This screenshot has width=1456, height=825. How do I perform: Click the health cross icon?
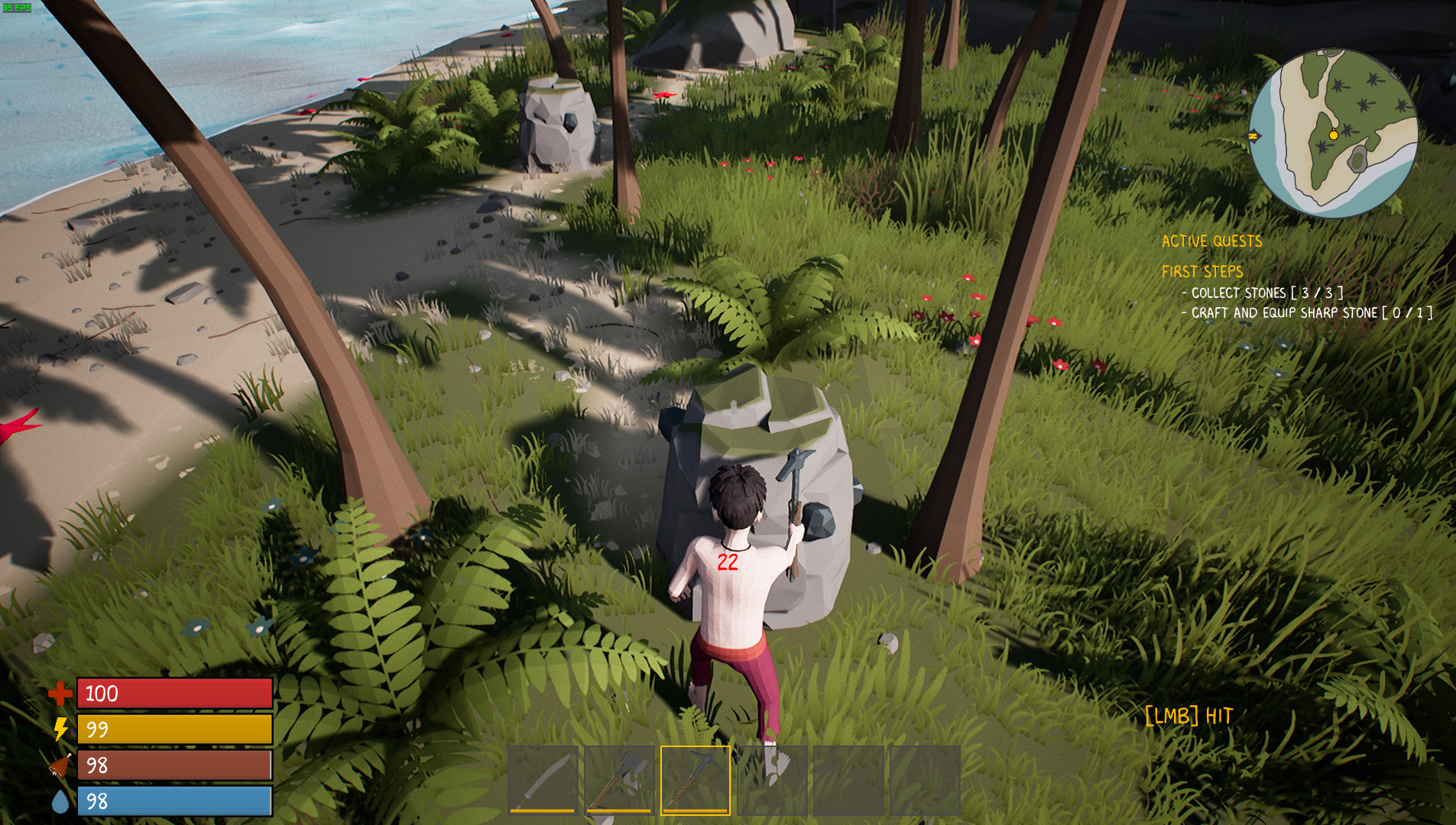pyautogui.click(x=60, y=694)
